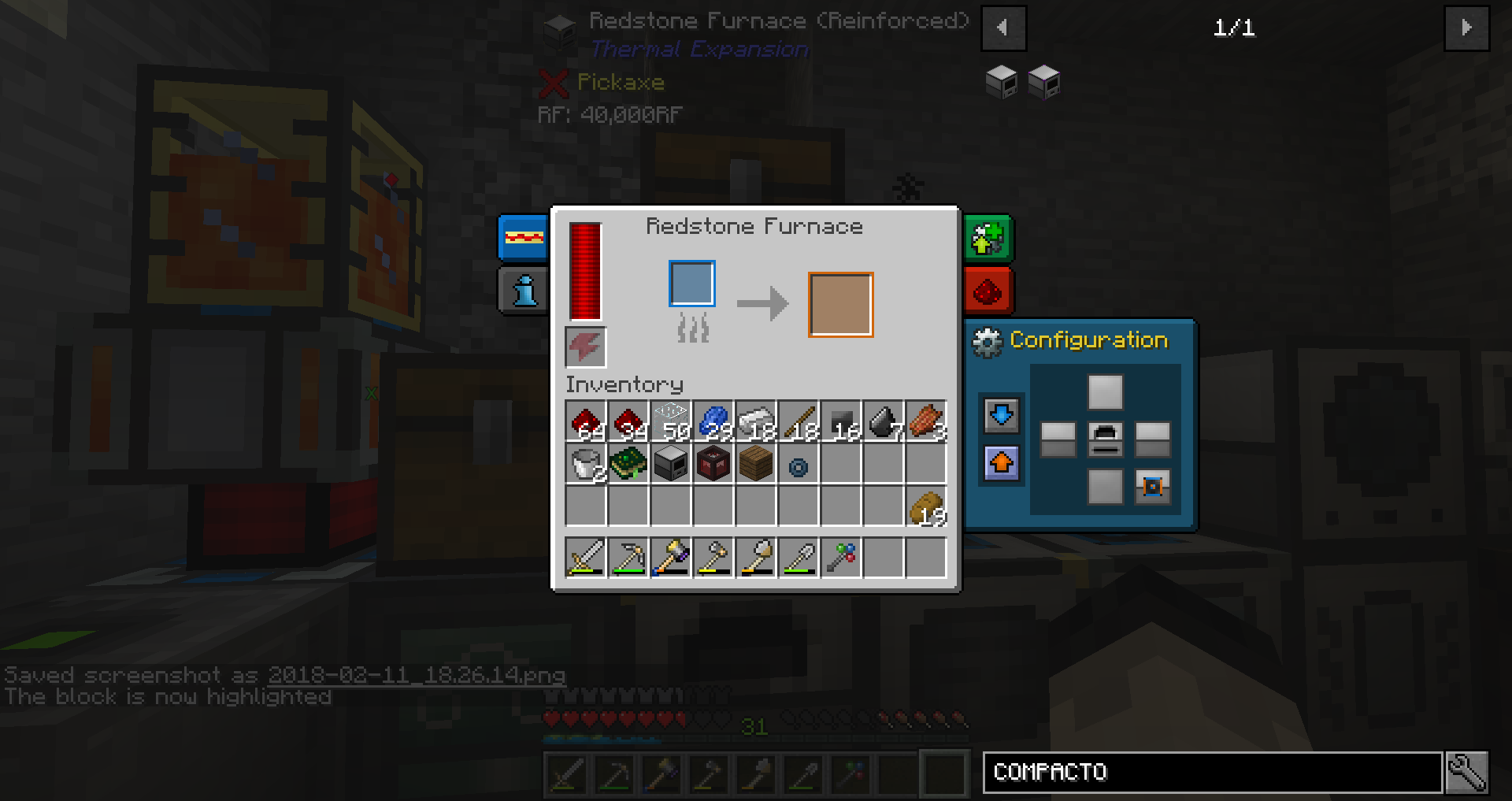Open the red Redstone Control tab
The width and height of the screenshot is (1512, 801).
(x=987, y=291)
